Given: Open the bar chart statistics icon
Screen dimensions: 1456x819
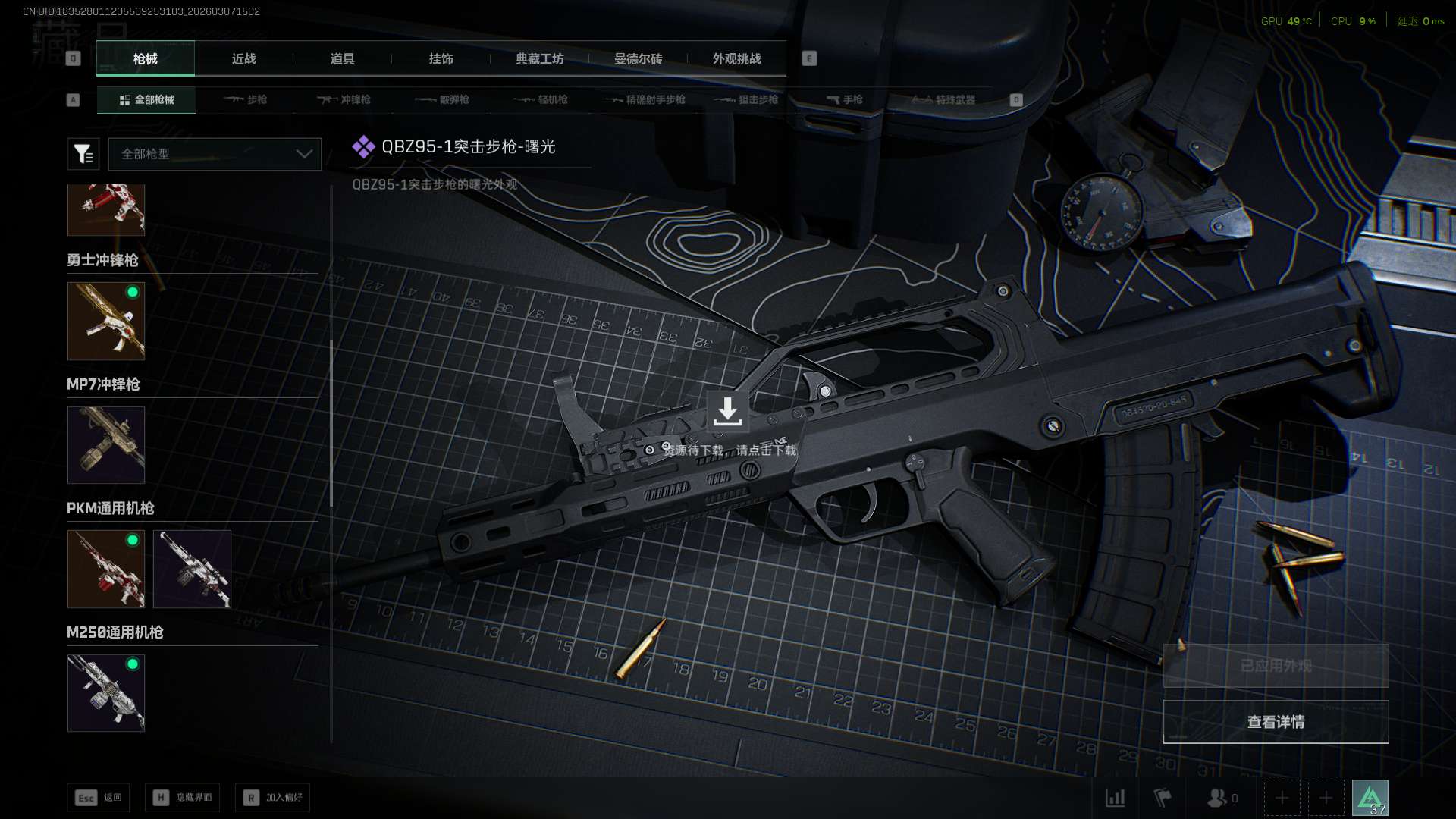Looking at the screenshot, I should pyautogui.click(x=1115, y=798).
